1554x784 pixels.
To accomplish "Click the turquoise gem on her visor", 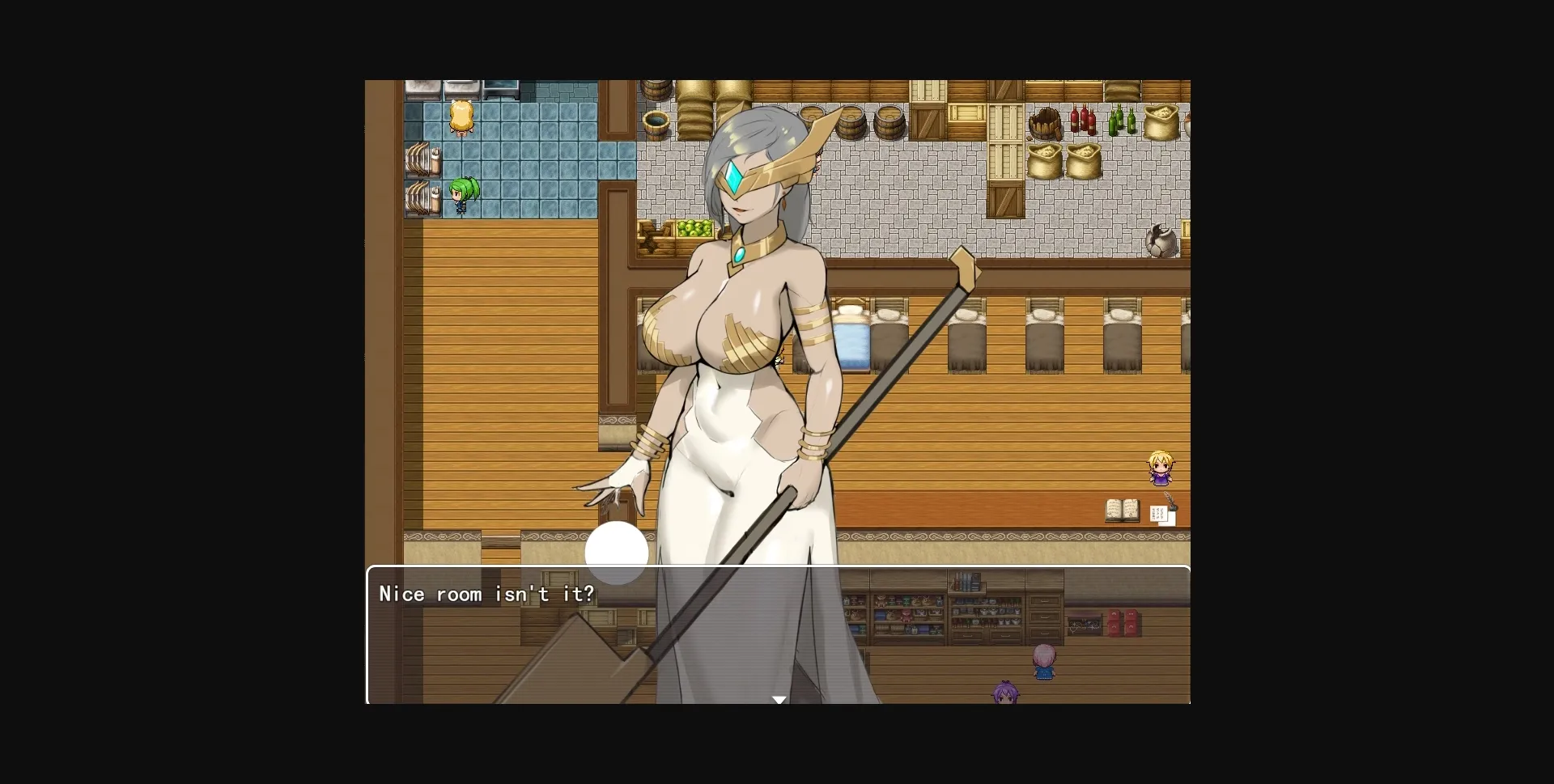I will (x=733, y=176).
